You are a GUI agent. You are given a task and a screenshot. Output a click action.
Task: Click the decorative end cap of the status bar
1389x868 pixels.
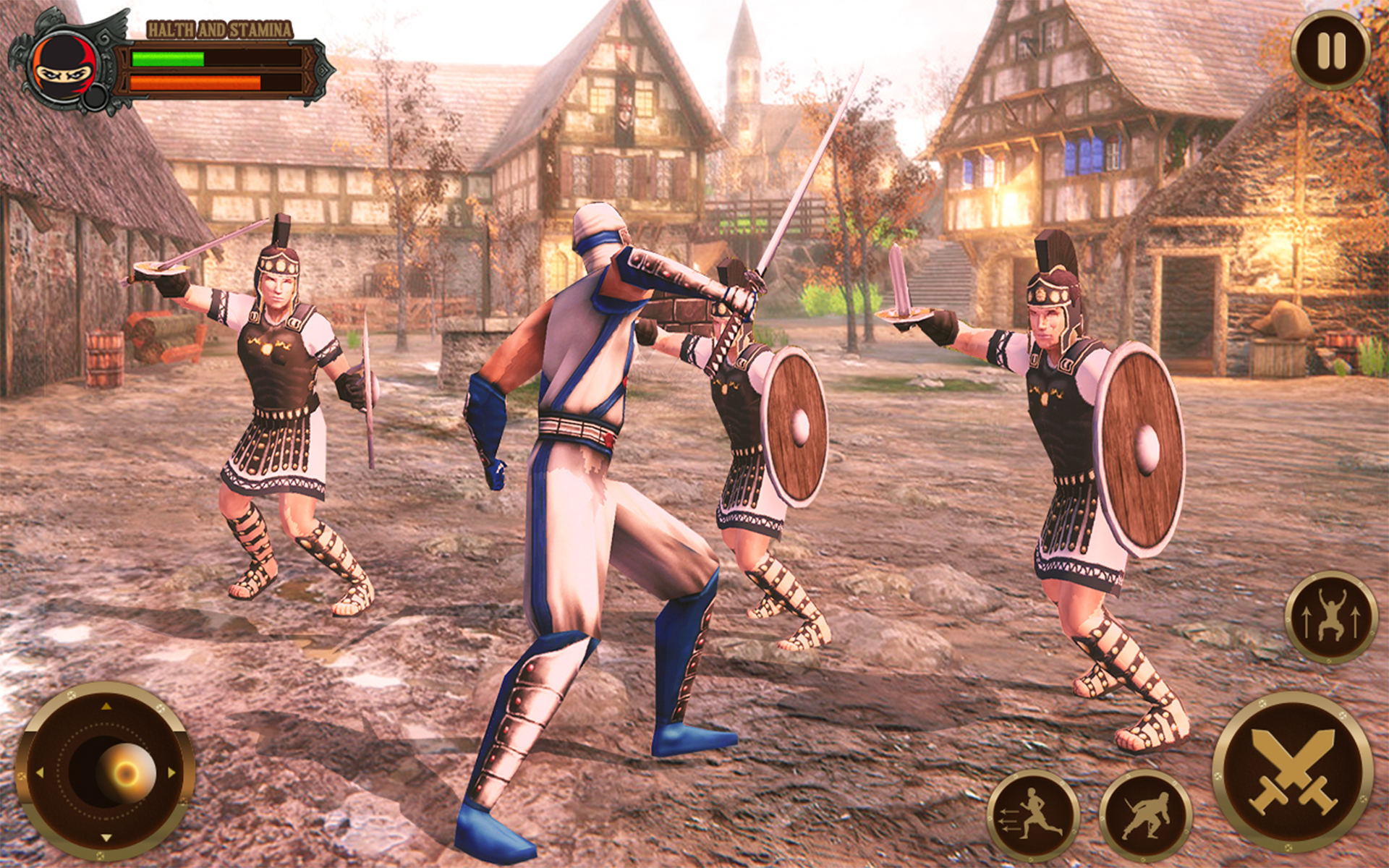(322, 72)
